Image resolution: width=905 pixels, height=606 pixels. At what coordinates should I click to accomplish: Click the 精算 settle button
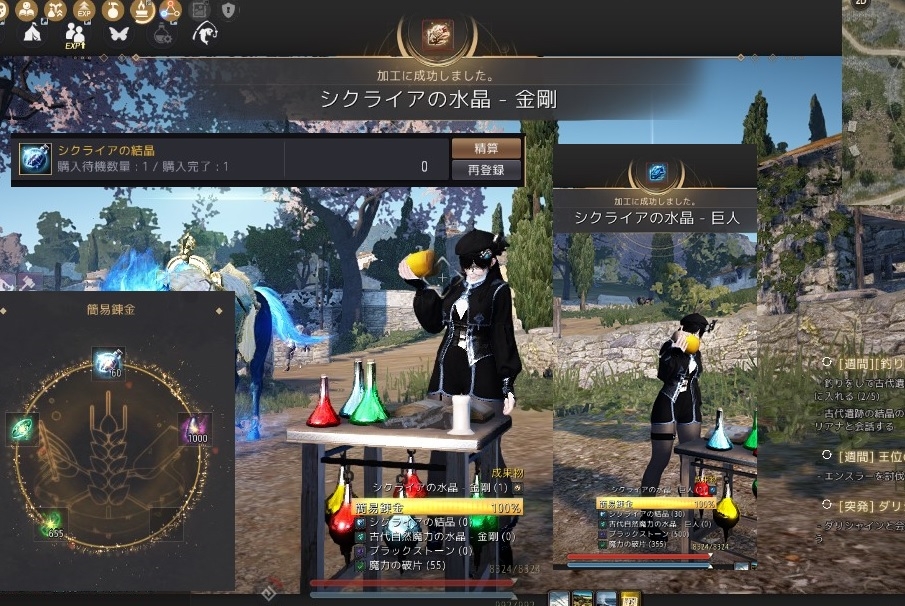(x=486, y=148)
